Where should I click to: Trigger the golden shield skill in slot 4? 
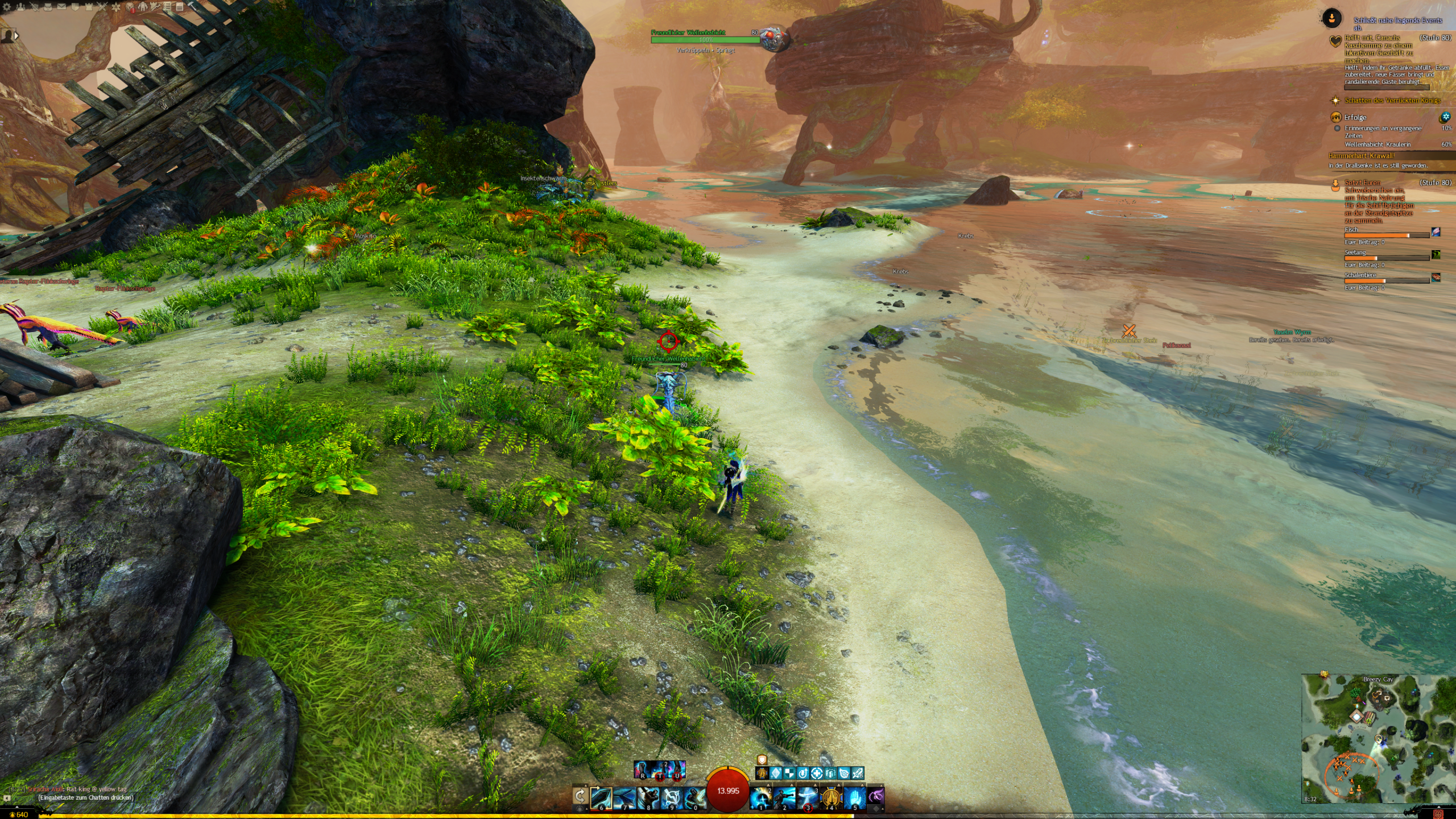tap(831, 798)
